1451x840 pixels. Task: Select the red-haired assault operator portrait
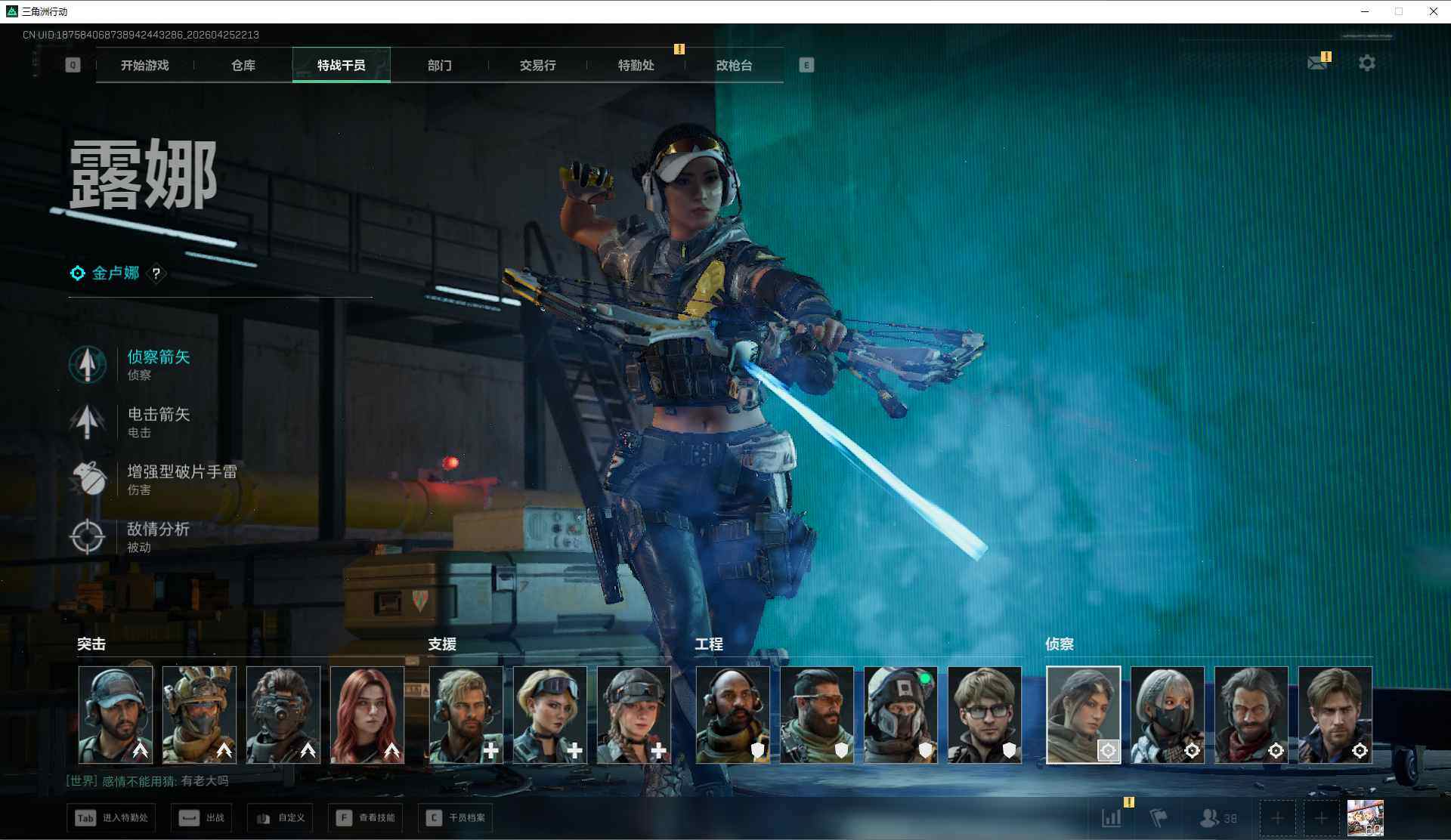[367, 714]
